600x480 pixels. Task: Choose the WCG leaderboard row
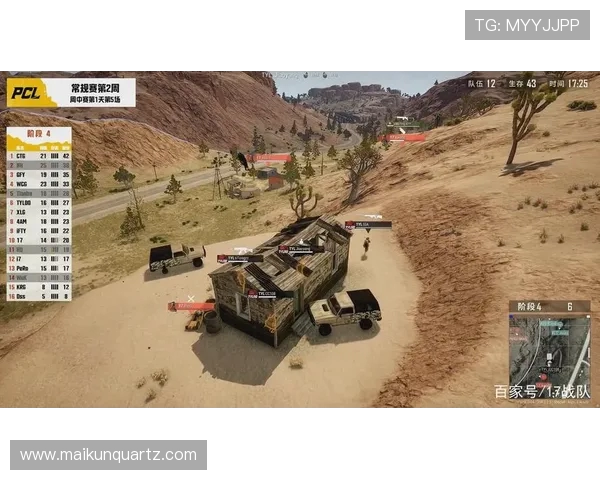click(x=39, y=183)
